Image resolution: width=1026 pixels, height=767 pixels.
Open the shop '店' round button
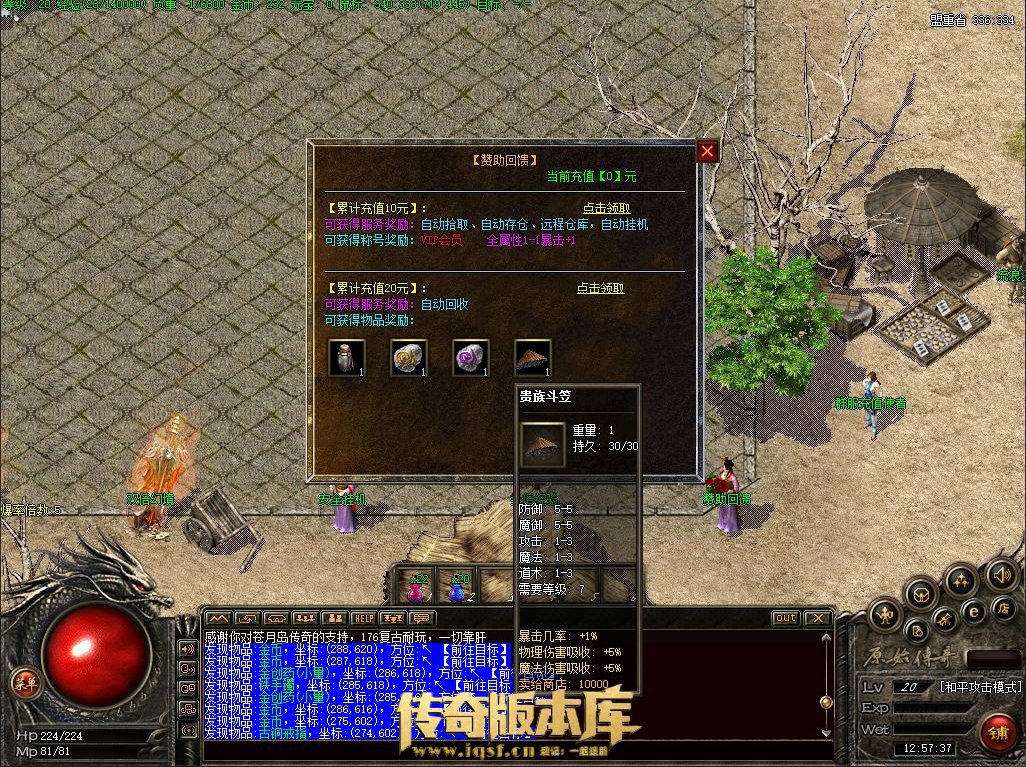point(1002,607)
